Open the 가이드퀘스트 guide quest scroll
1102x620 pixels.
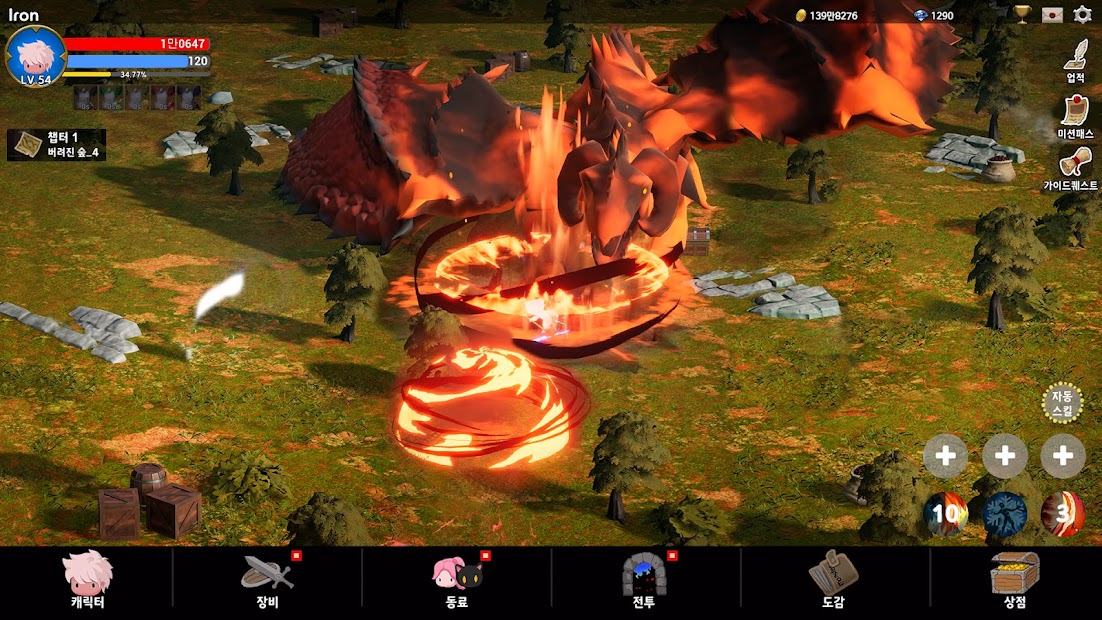(1074, 167)
